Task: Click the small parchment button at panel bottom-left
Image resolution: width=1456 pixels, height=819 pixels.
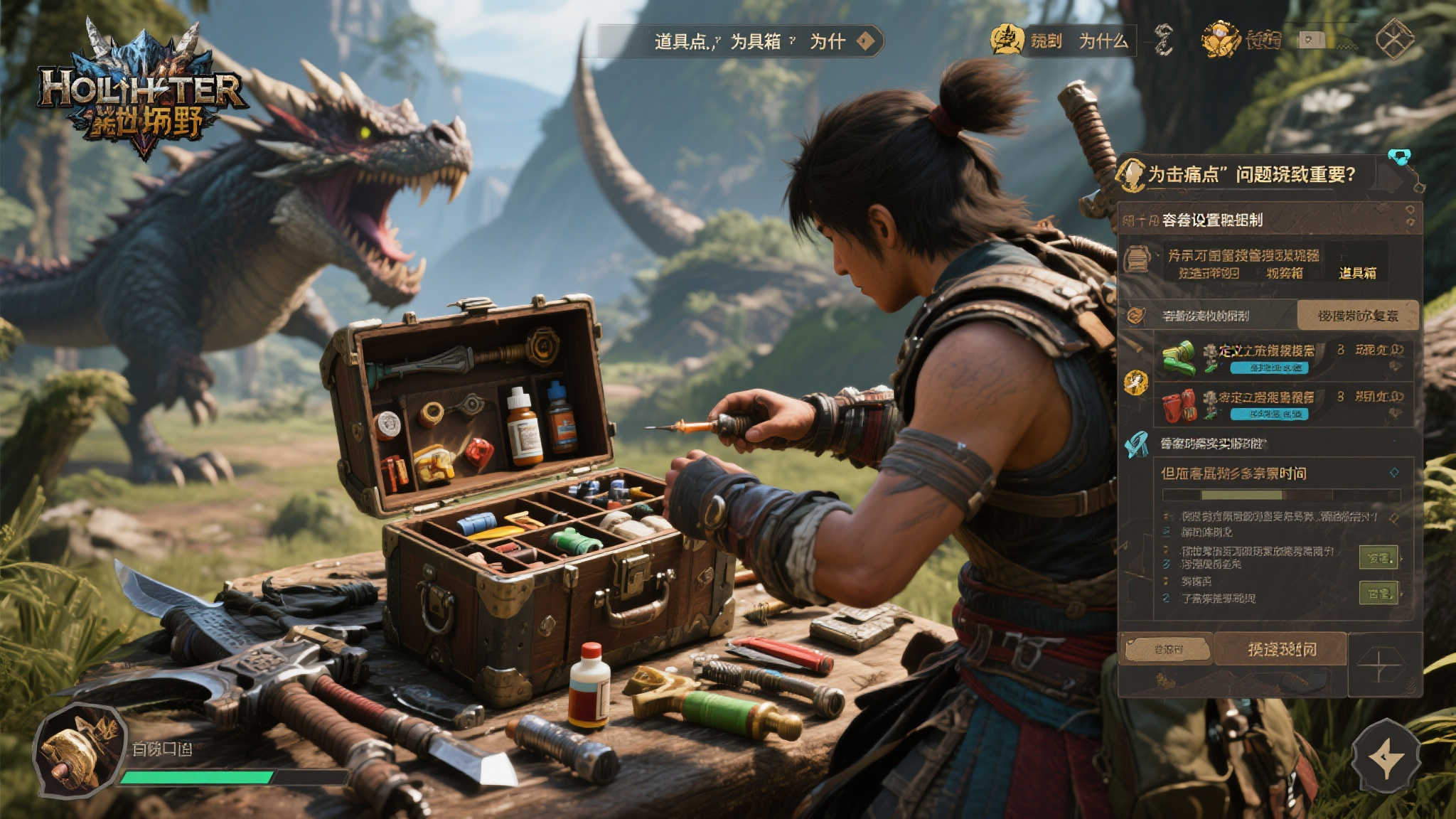Action: tap(1167, 649)
